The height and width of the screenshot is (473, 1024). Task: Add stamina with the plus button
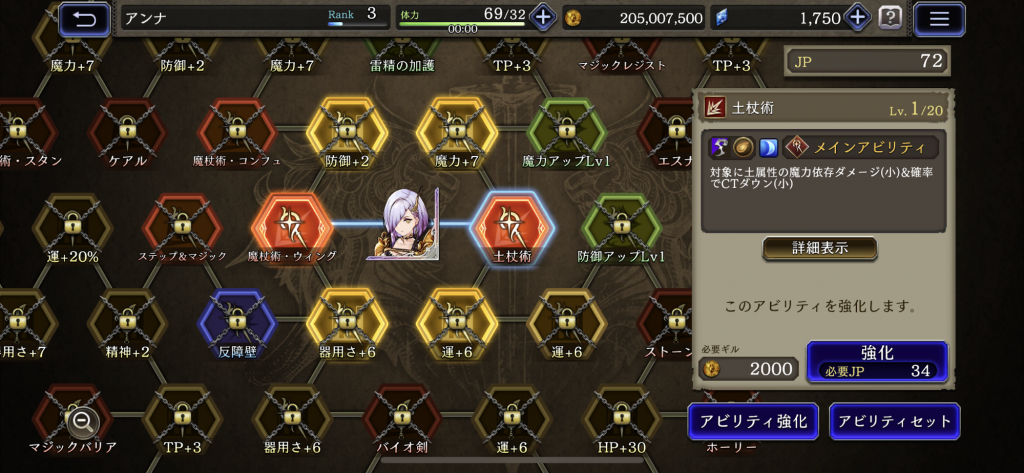pyautogui.click(x=542, y=17)
